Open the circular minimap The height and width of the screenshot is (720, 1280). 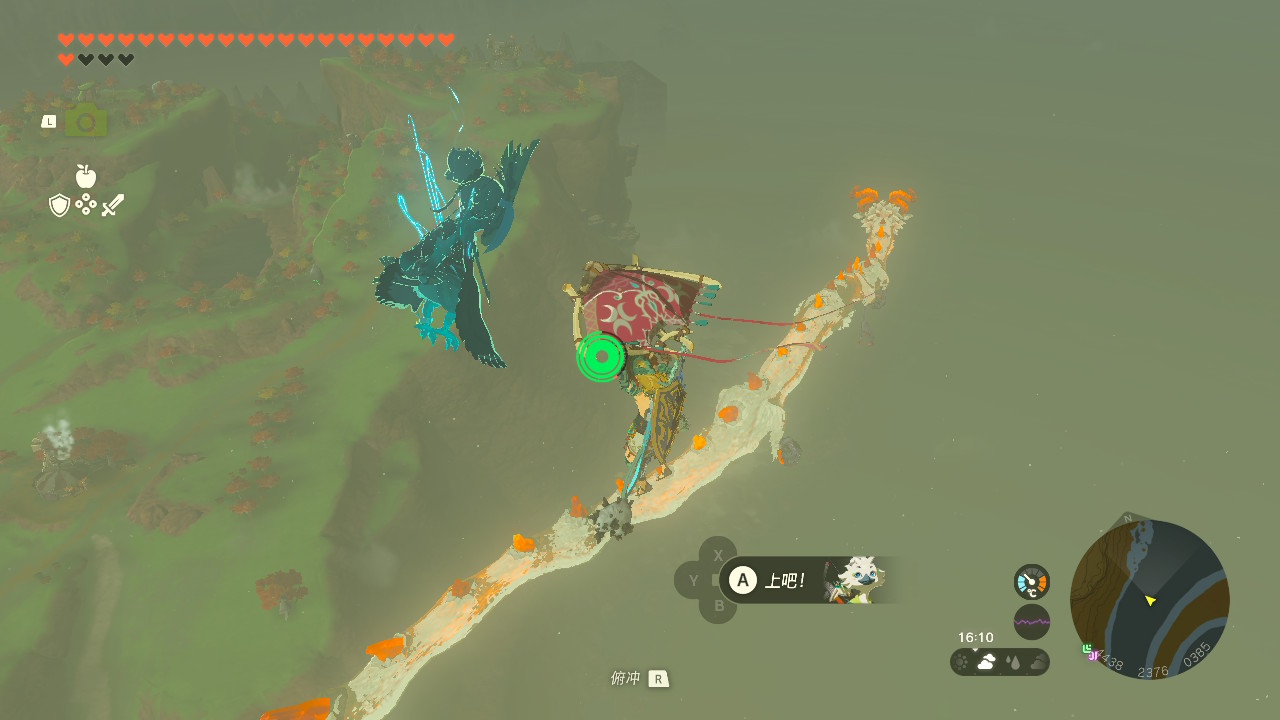coord(1150,600)
